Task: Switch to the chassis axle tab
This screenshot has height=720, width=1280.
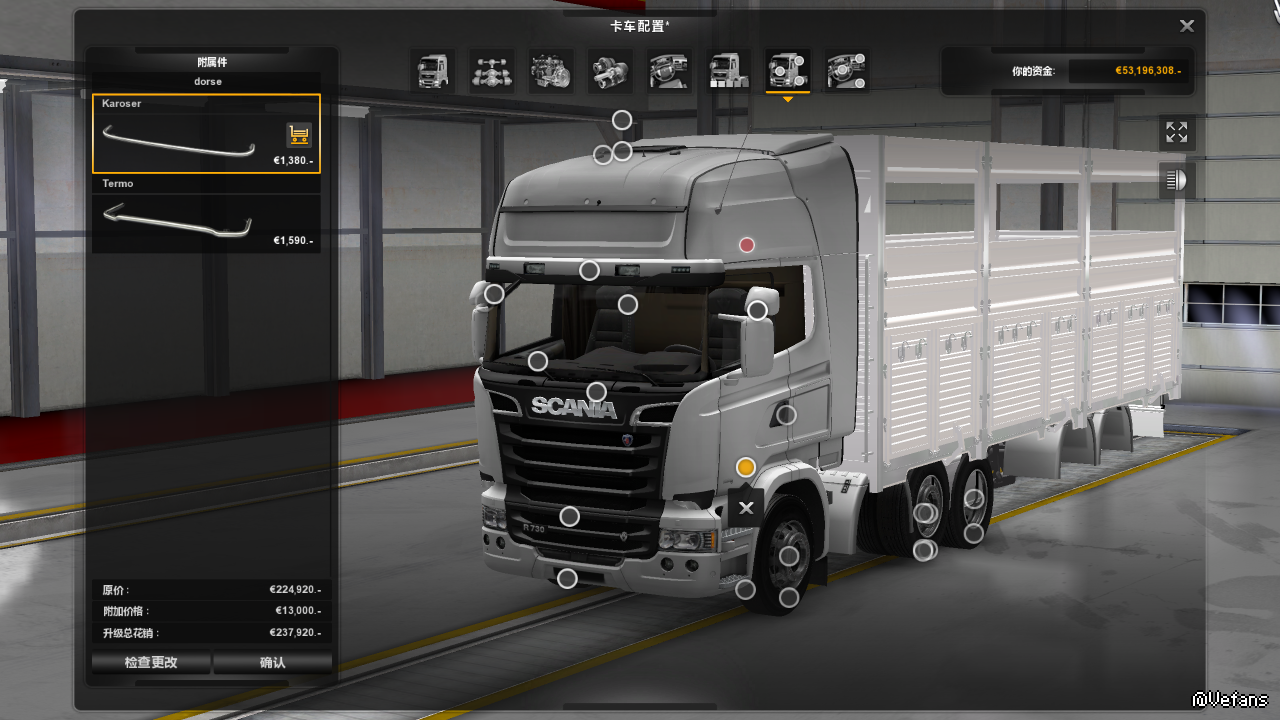Action: pyautogui.click(x=492, y=71)
